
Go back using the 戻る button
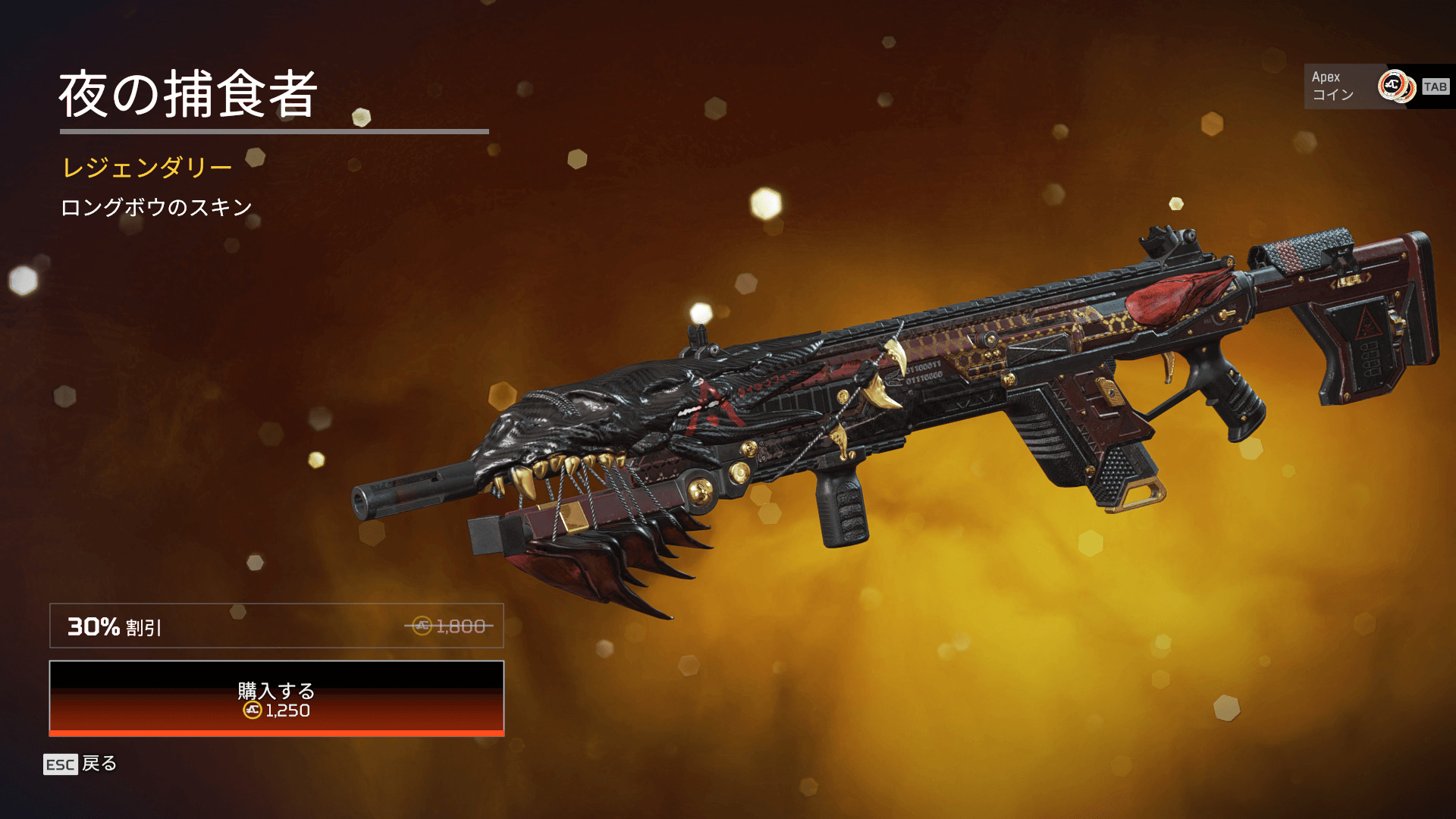click(x=81, y=764)
